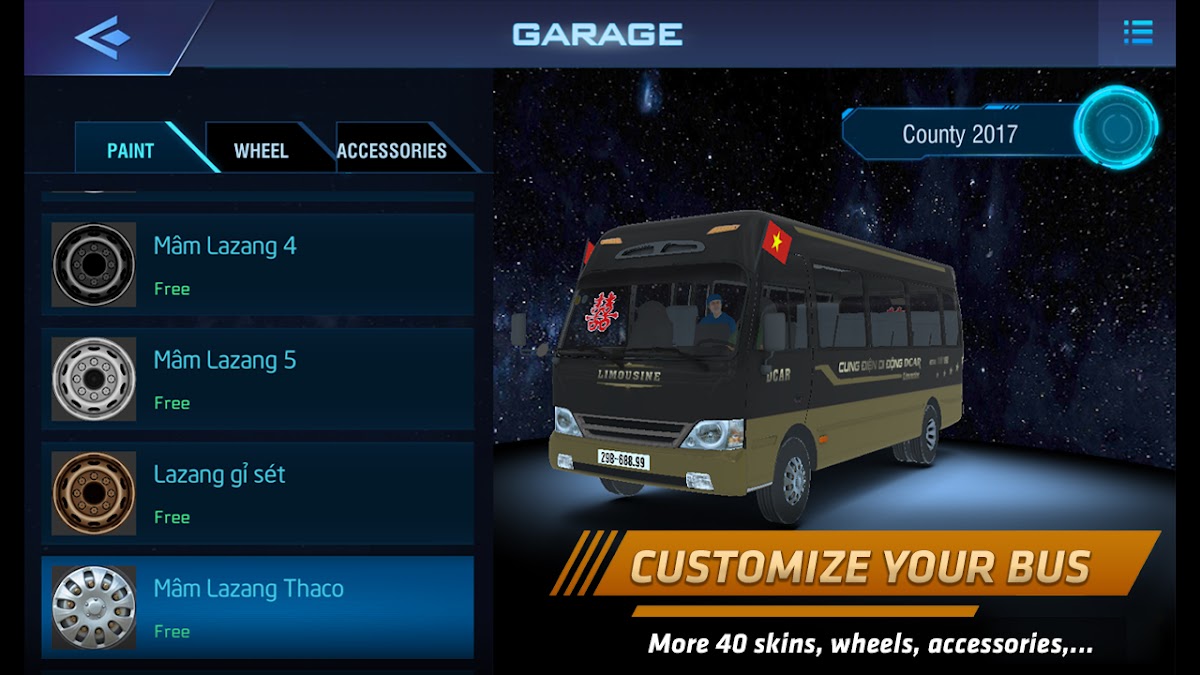Select the Mâm Lazang Thaco wheel
This screenshot has height=675, width=1200.
coord(258,607)
